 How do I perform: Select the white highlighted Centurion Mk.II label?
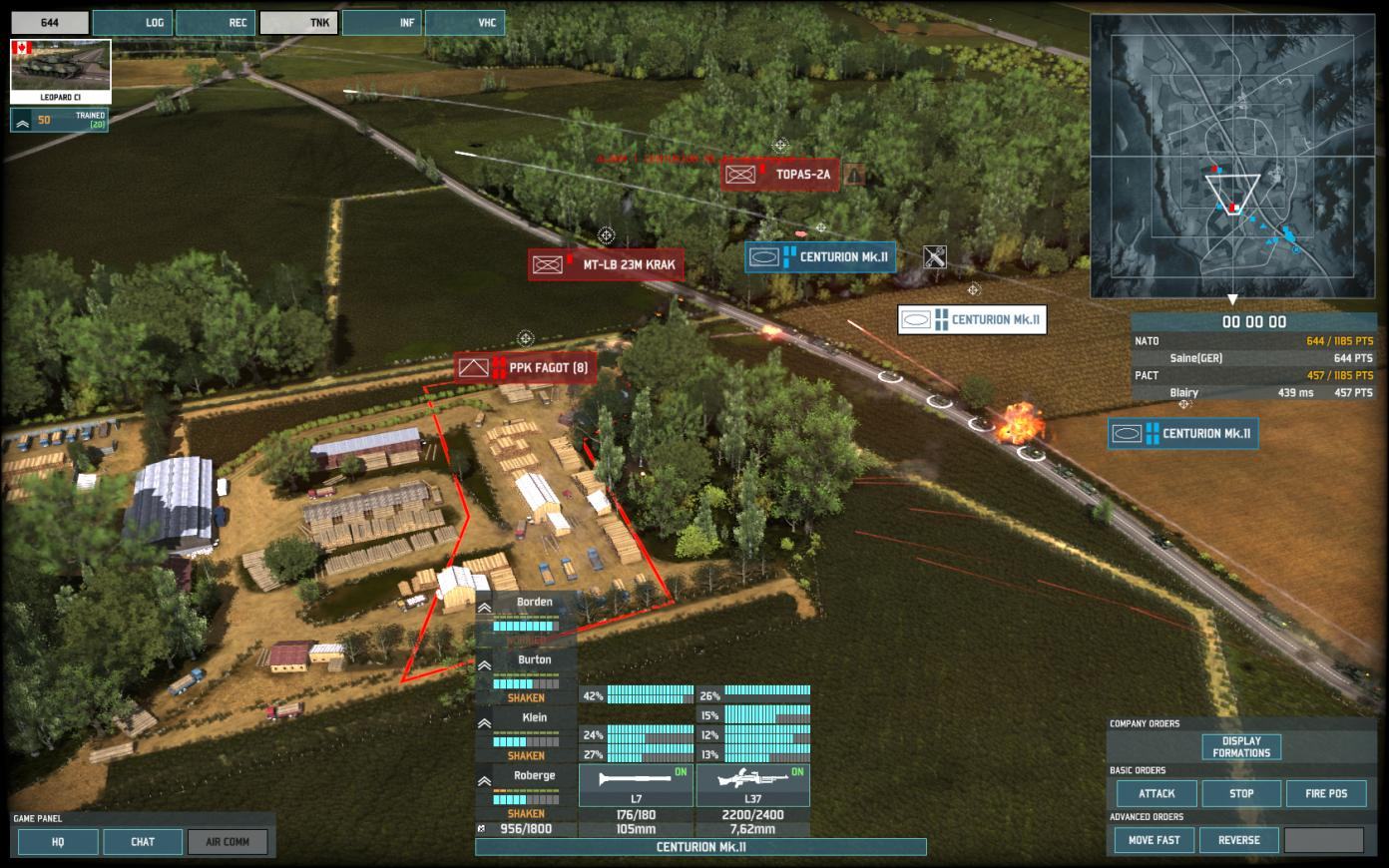tap(972, 320)
